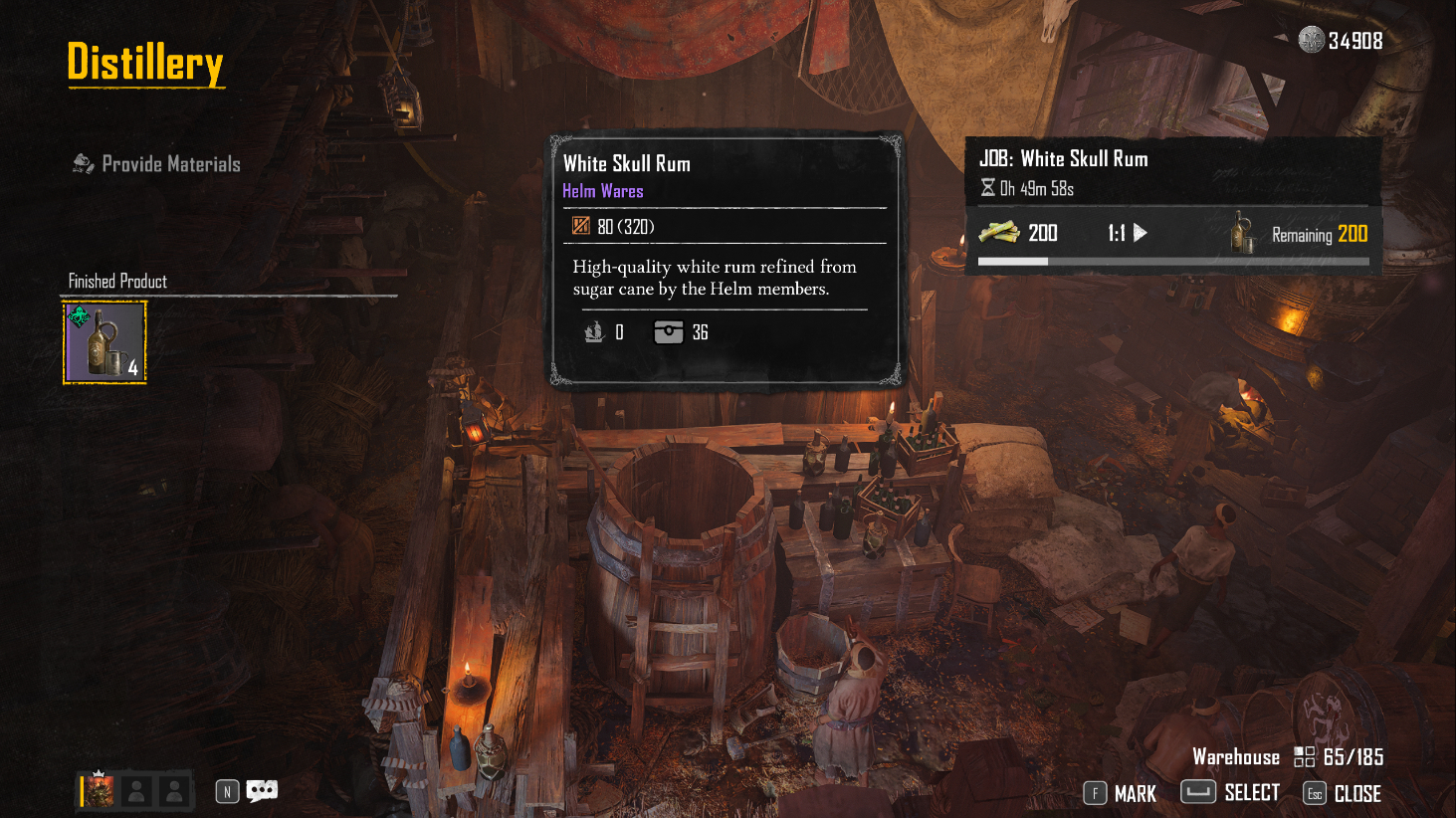Screen dimensions: 1456x818
Task: Select the White Skull Rum finished product slot
Action: 105,342
